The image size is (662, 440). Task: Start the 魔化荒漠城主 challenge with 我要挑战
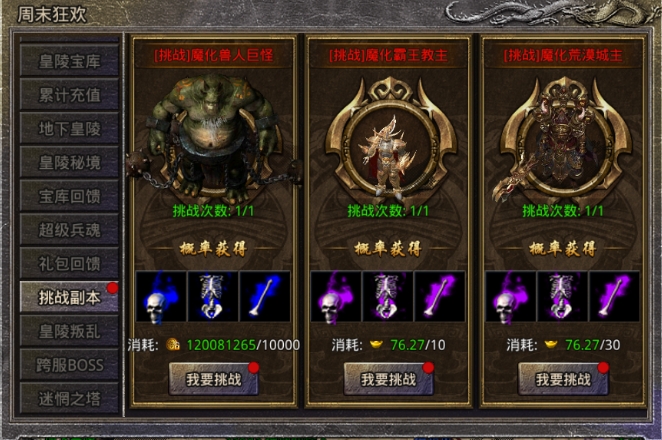(563, 379)
